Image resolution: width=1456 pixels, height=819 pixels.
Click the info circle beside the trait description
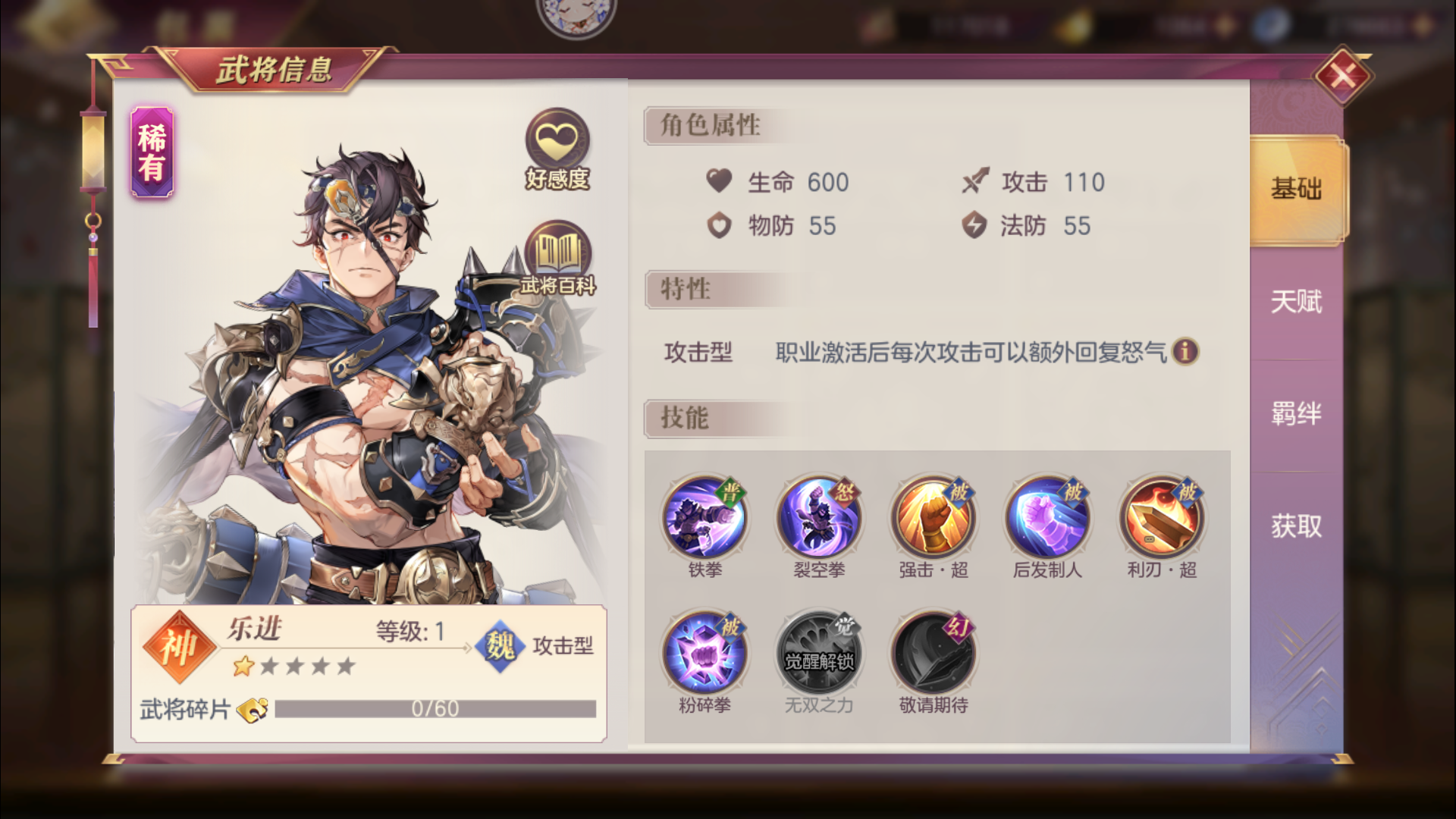click(1185, 353)
